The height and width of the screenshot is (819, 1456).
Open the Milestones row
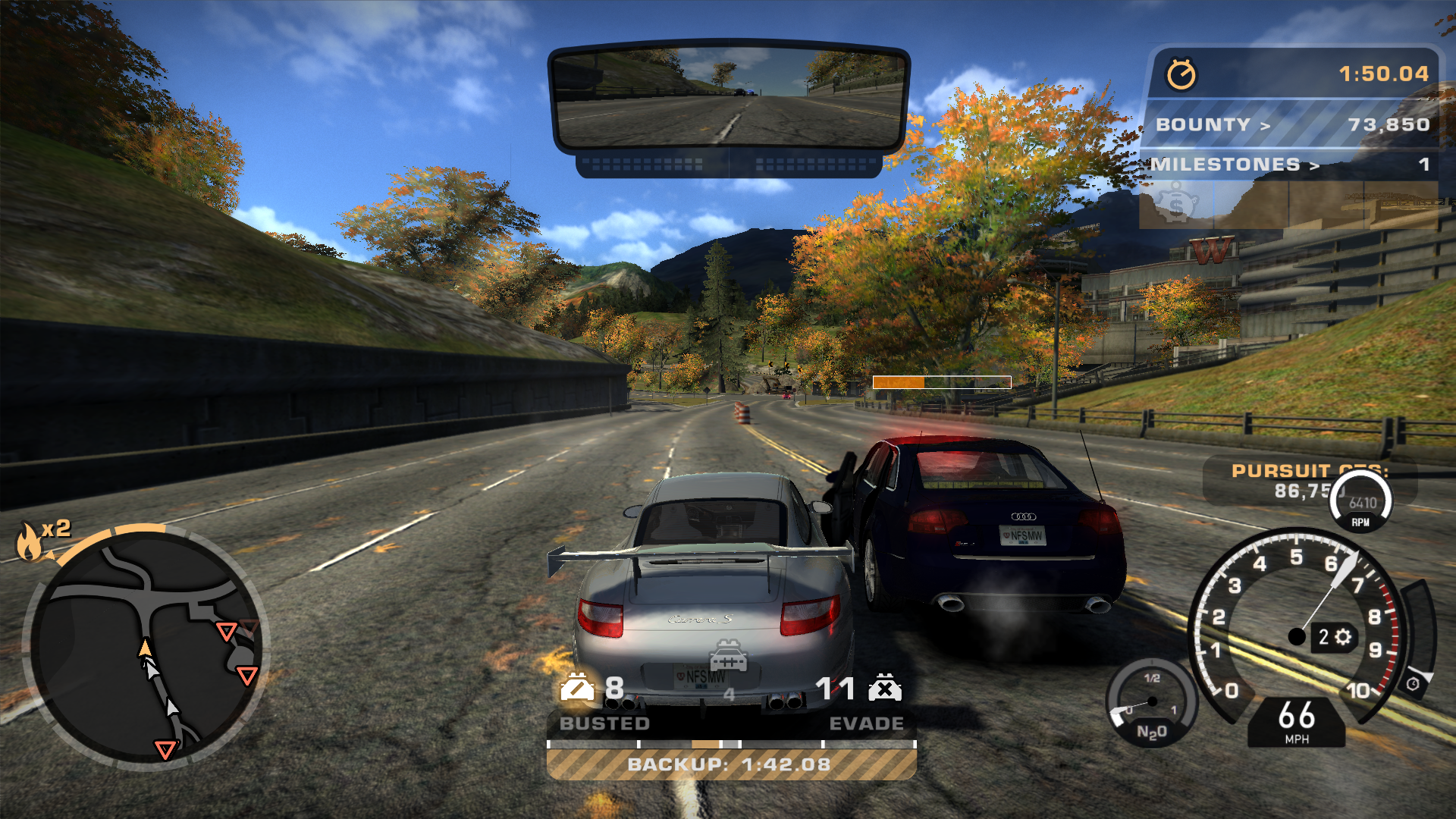(1289, 165)
